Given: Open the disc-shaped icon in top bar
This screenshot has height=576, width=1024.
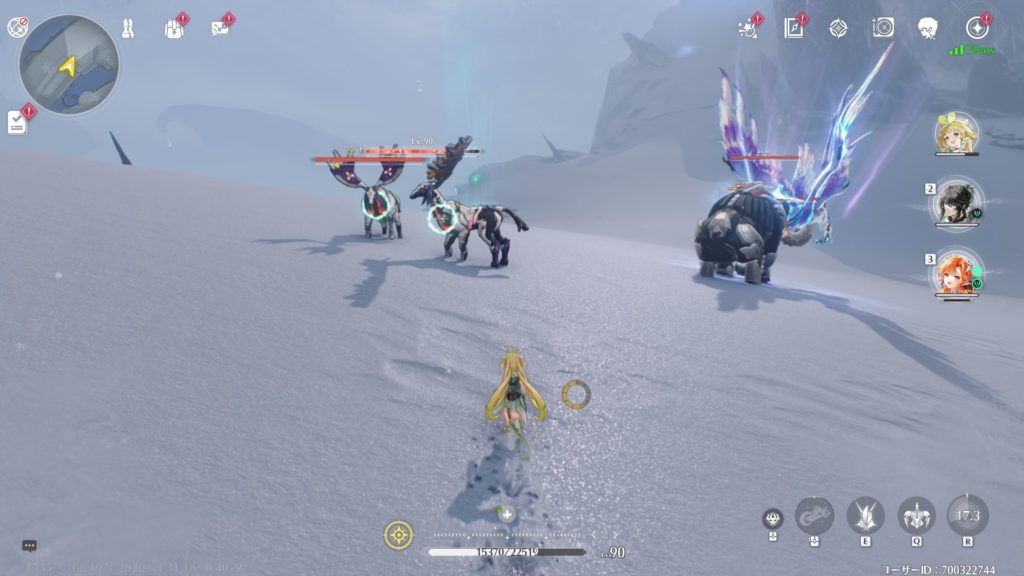Looking at the screenshot, I should 883,28.
